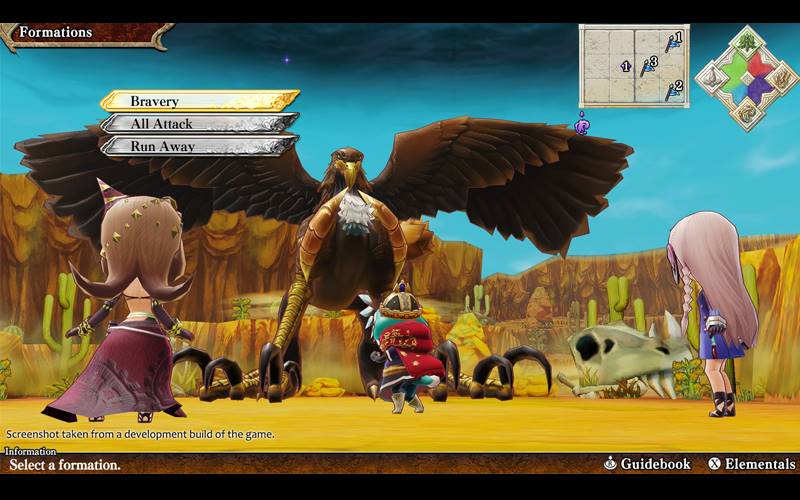Click the formation grid minimap
The image size is (800, 500).
tap(634, 65)
